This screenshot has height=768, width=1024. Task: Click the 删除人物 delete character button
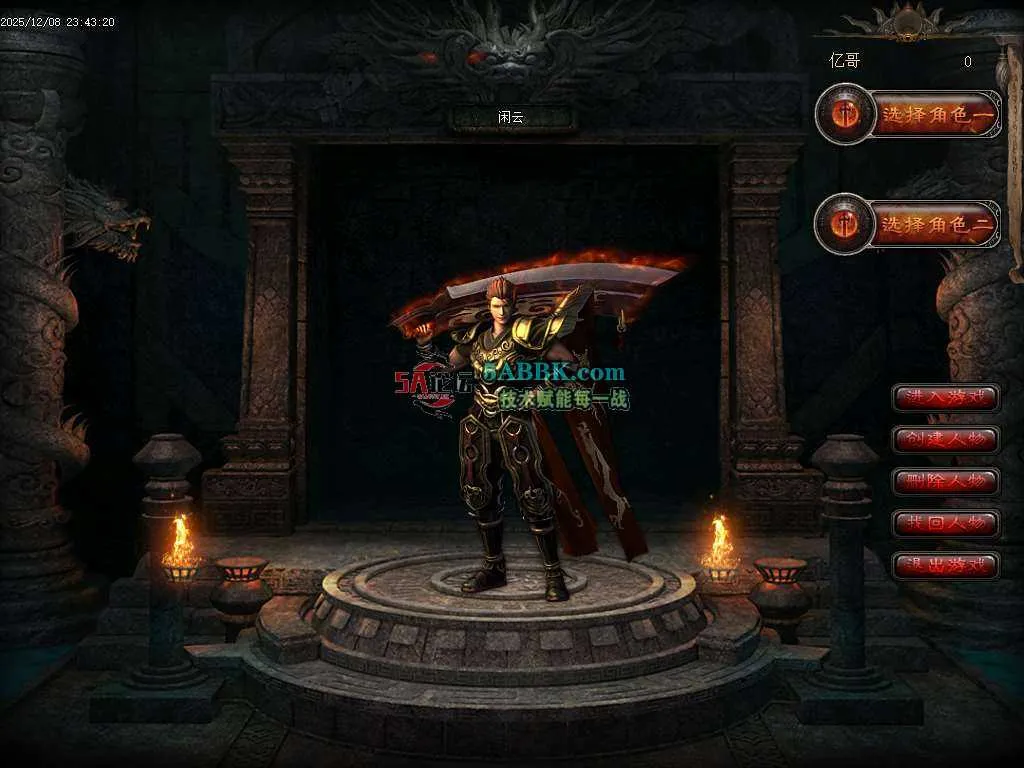[x=945, y=481]
